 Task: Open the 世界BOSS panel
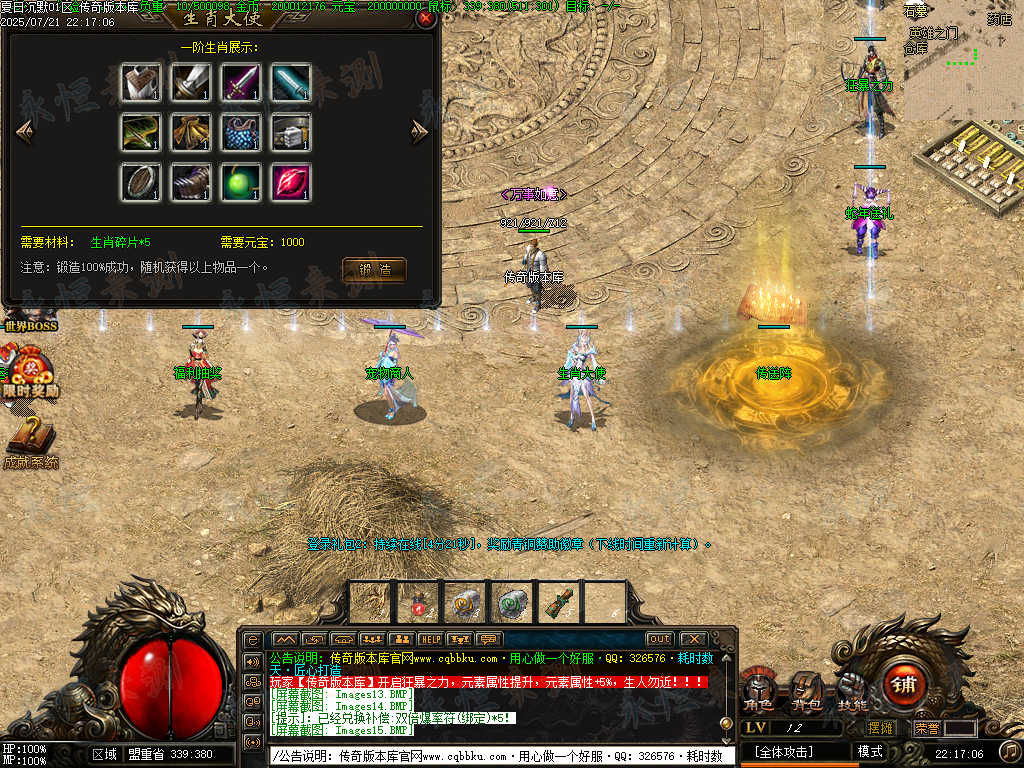[30, 325]
